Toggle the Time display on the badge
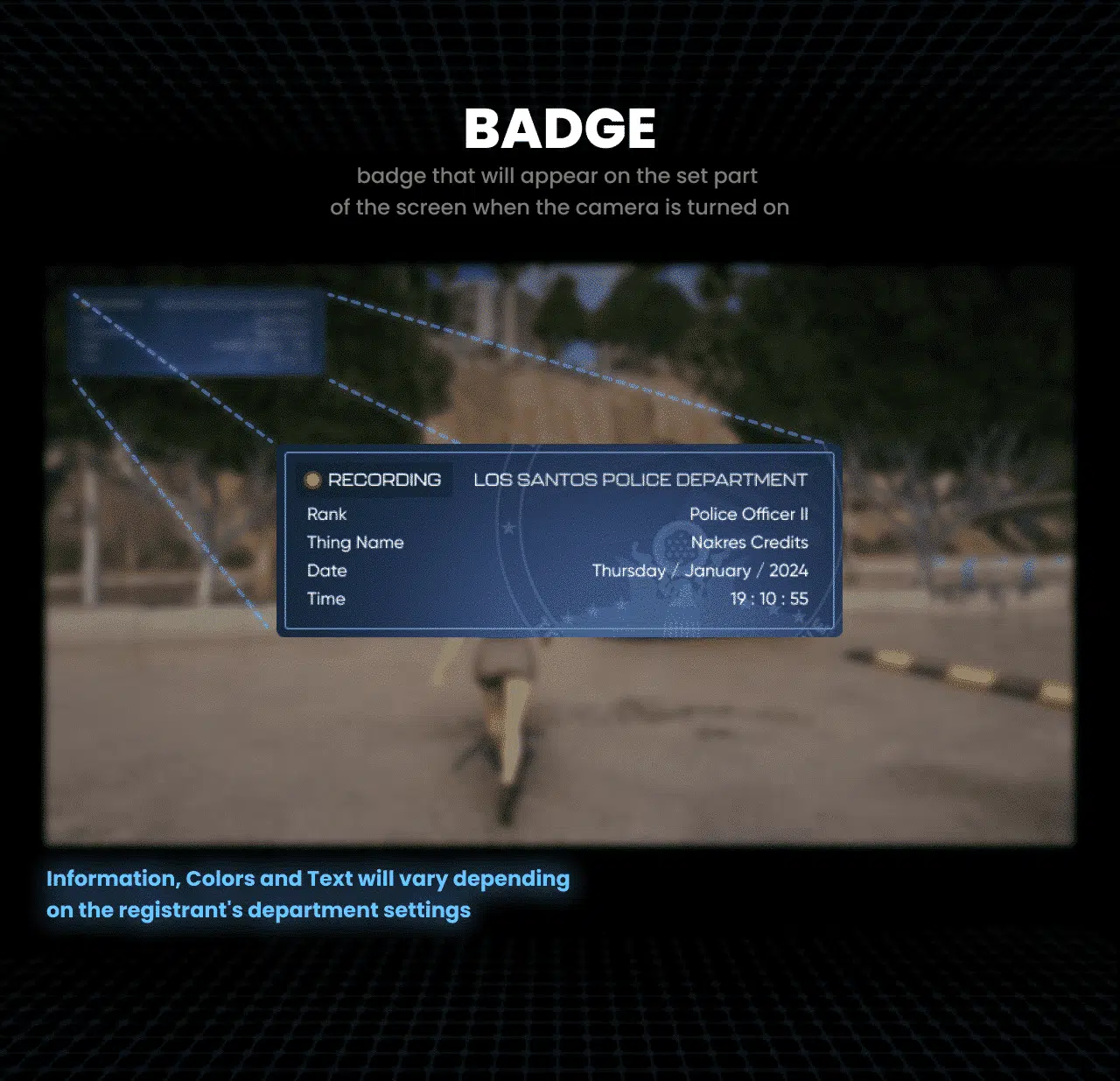This screenshot has height=1081, width=1120. (x=325, y=599)
